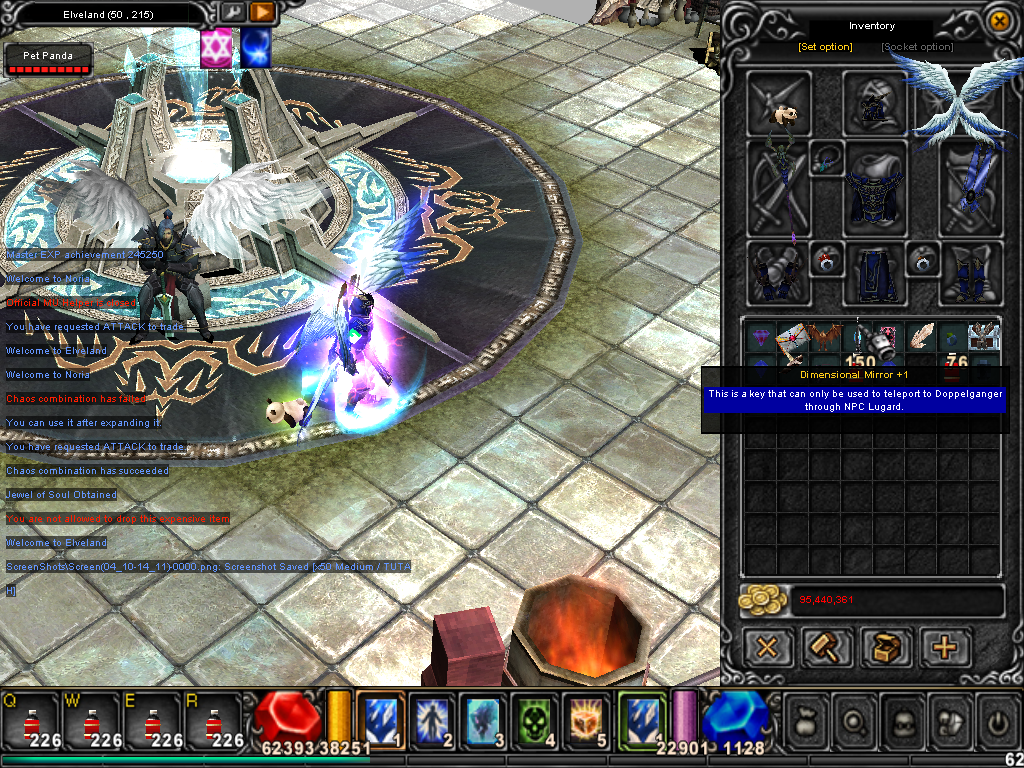Select skill slot number 3
Viewport: 1024px width, 768px height.
[x=487, y=720]
